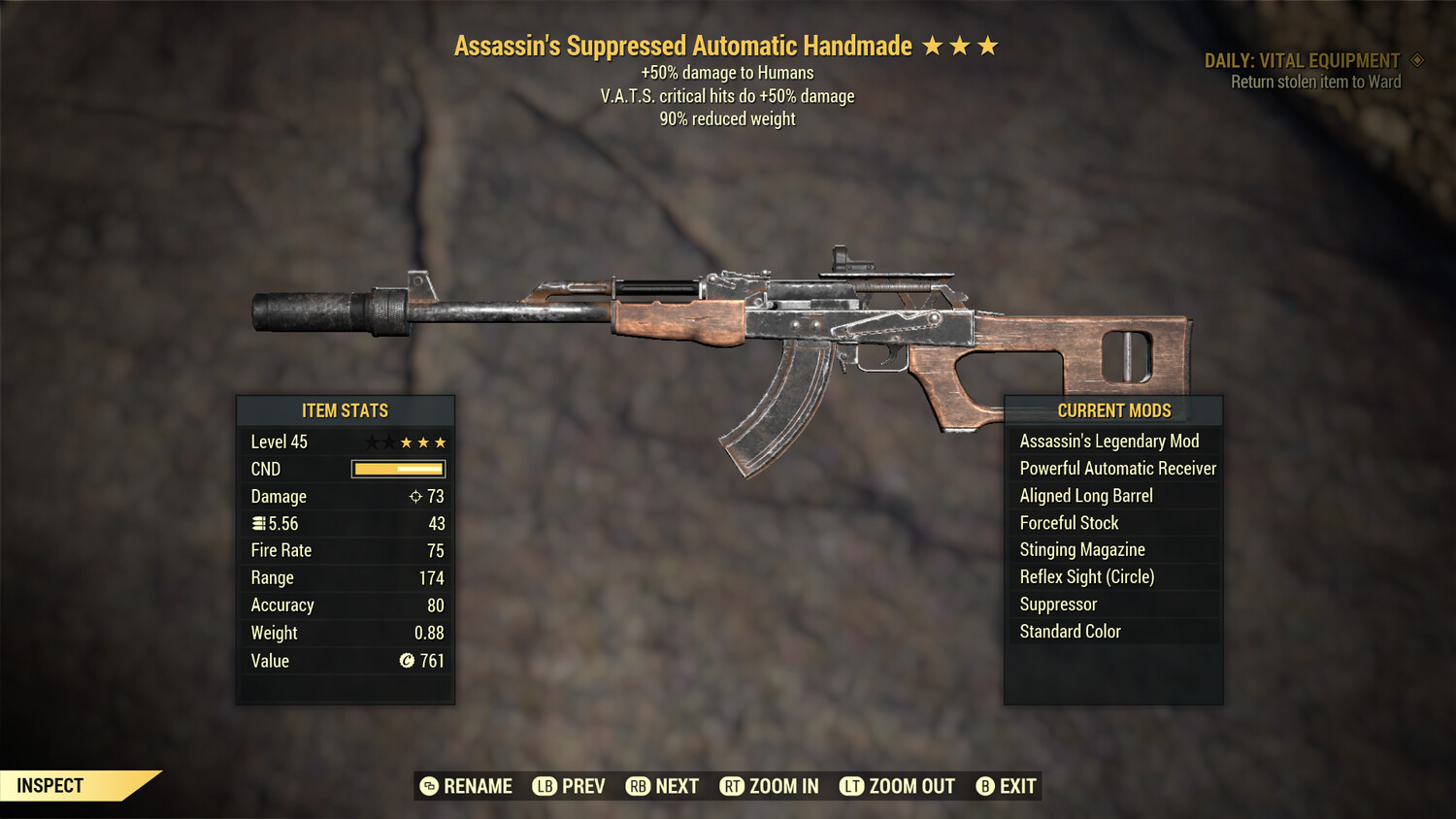Expand the CURRENT MODS panel header
1456x819 pixels.
[1112, 410]
